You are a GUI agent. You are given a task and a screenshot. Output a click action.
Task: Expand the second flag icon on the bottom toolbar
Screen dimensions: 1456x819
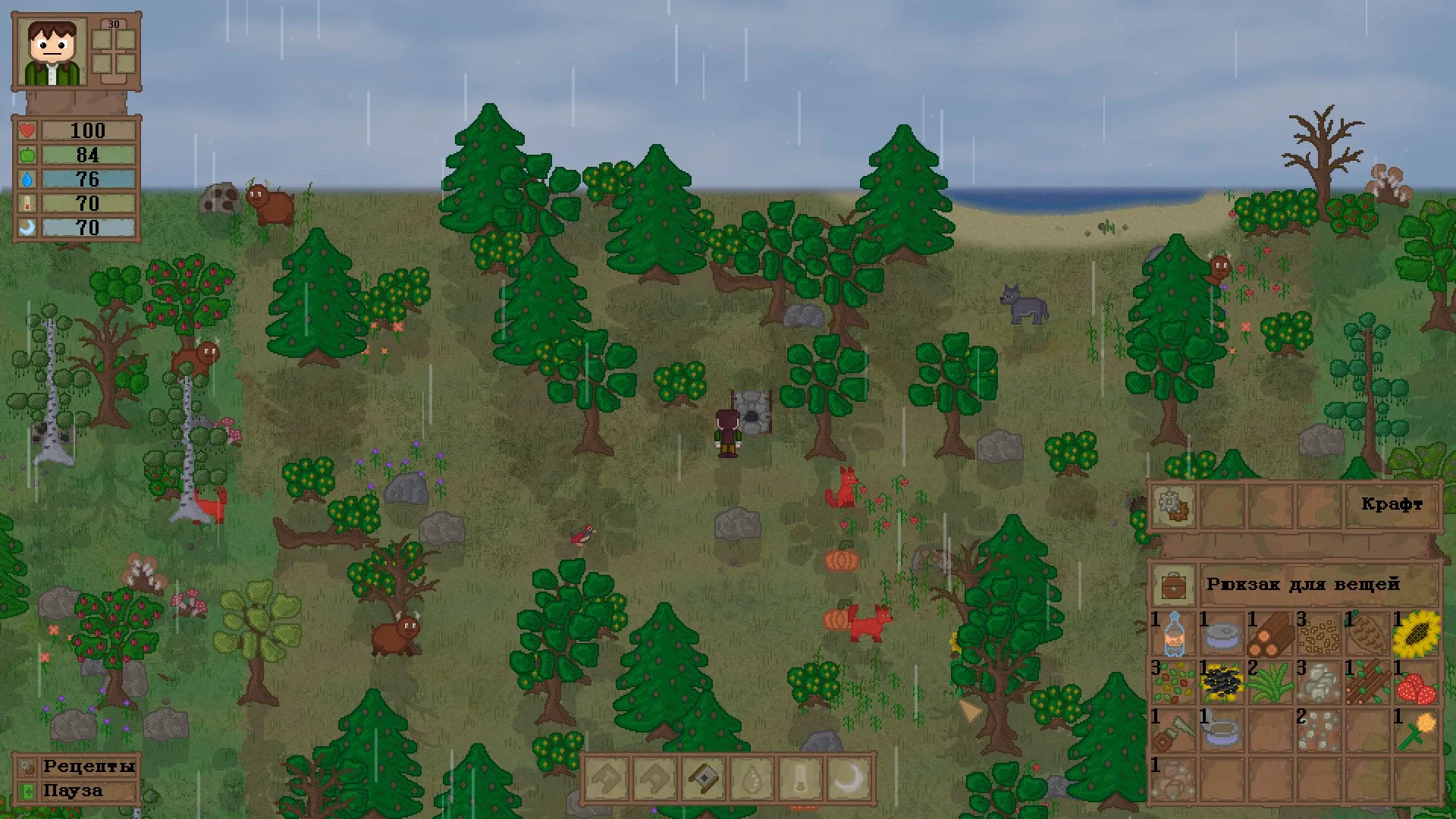click(655, 780)
